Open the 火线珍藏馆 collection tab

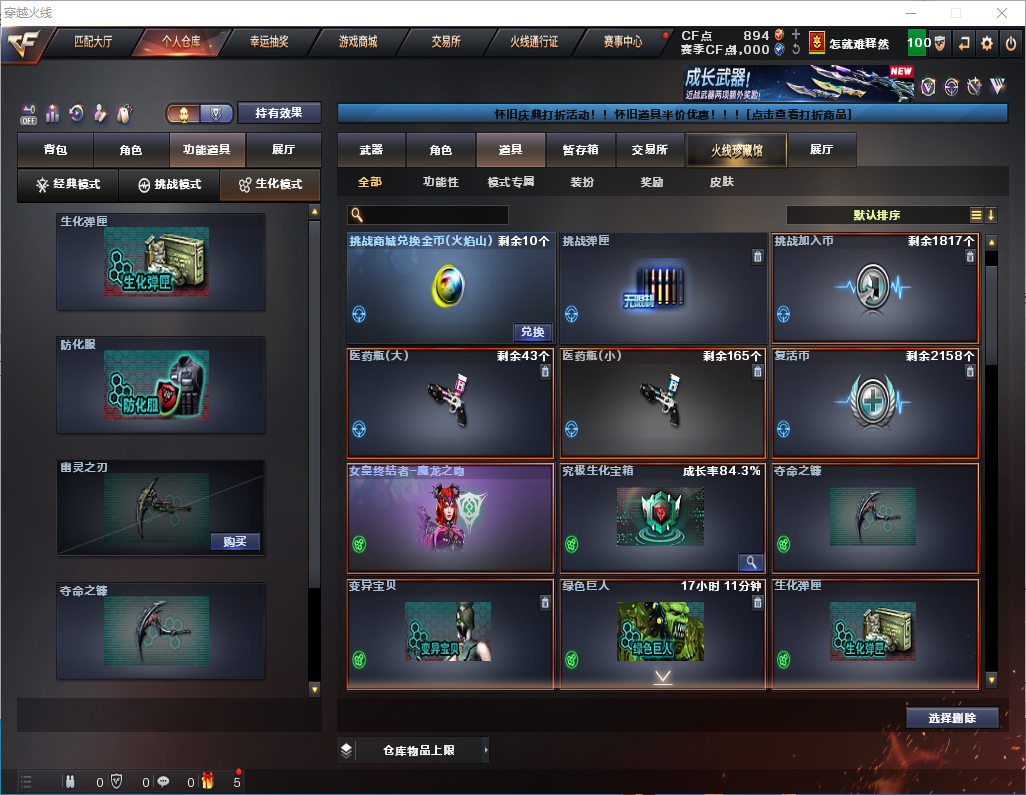[736, 150]
